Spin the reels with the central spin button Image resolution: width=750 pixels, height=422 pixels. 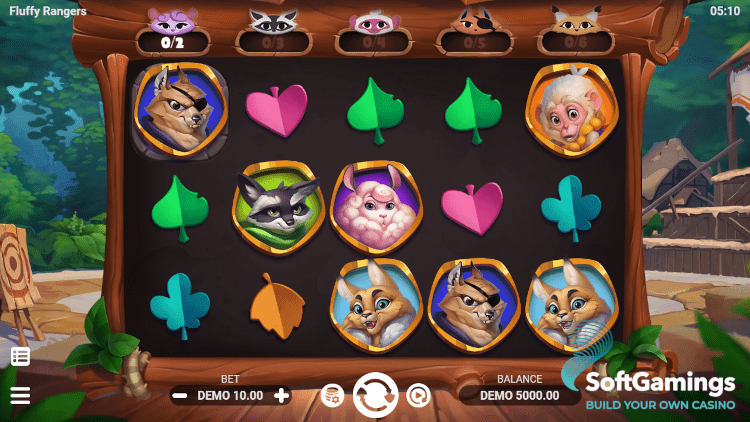pos(375,395)
